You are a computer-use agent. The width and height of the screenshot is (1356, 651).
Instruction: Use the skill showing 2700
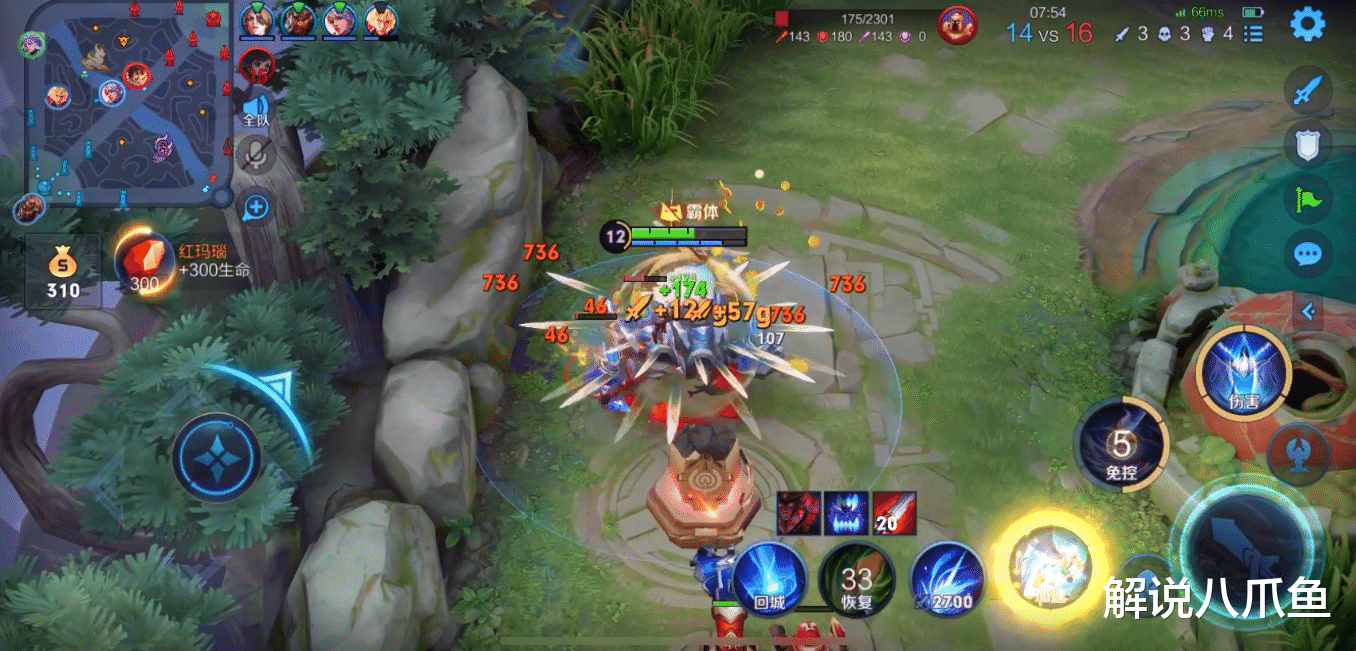(x=946, y=579)
